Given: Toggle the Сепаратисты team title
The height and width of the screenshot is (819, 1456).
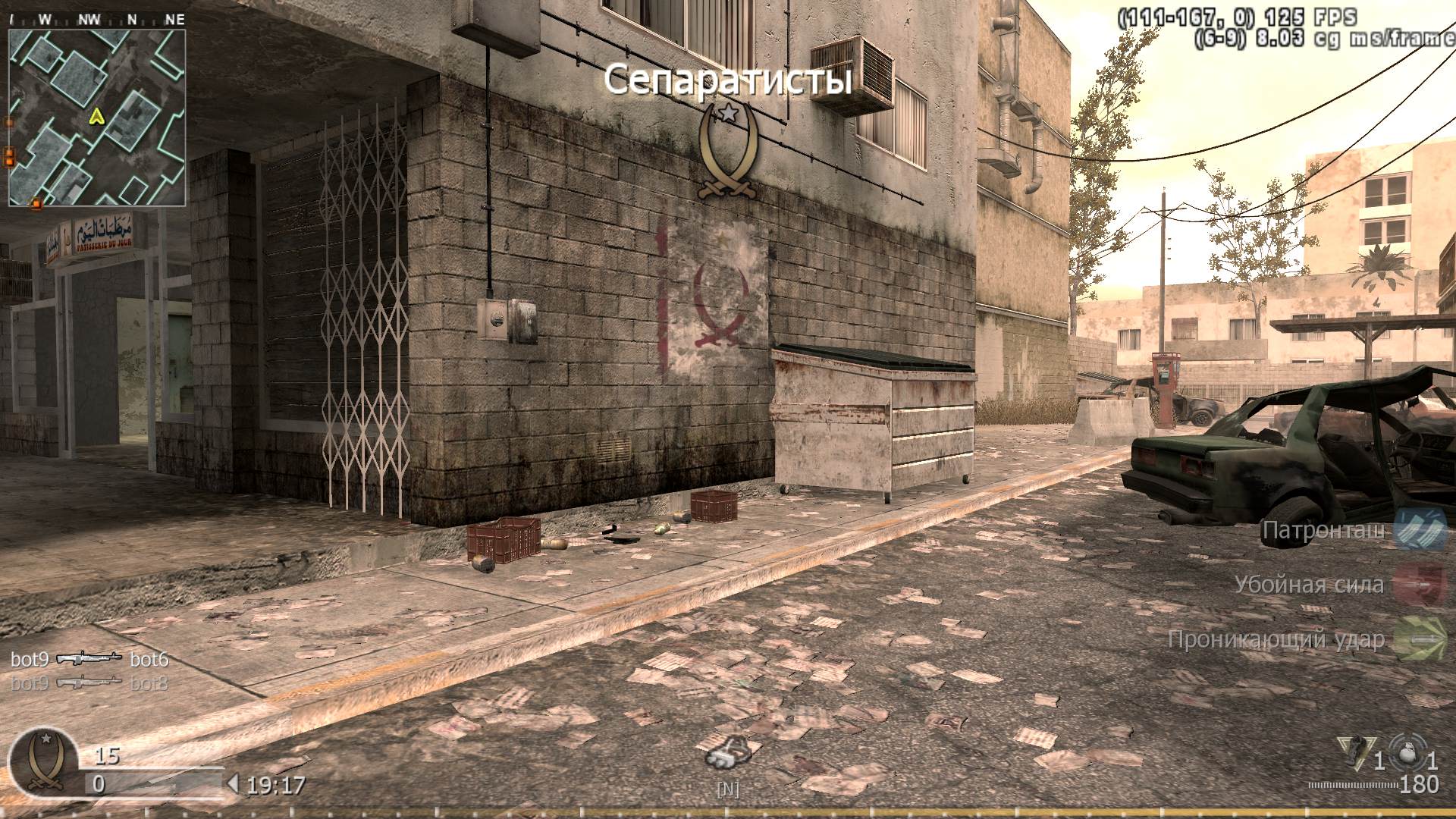Looking at the screenshot, I should click(x=727, y=78).
